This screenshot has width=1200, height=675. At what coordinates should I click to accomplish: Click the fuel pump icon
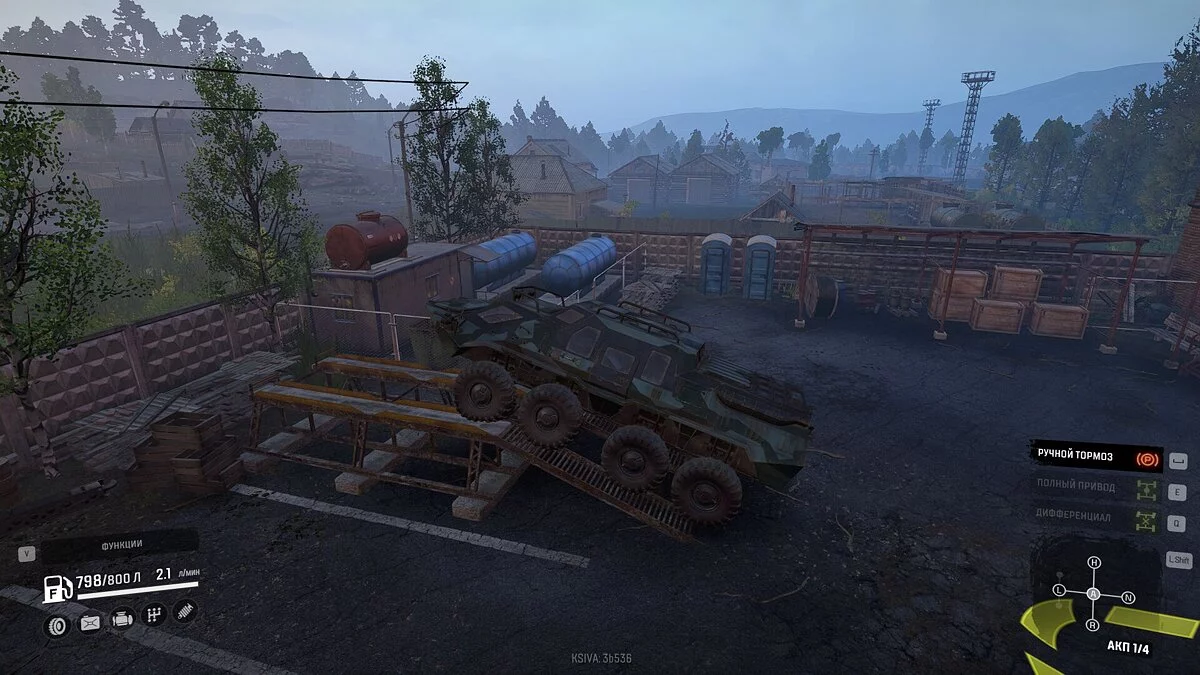[x=57, y=589]
